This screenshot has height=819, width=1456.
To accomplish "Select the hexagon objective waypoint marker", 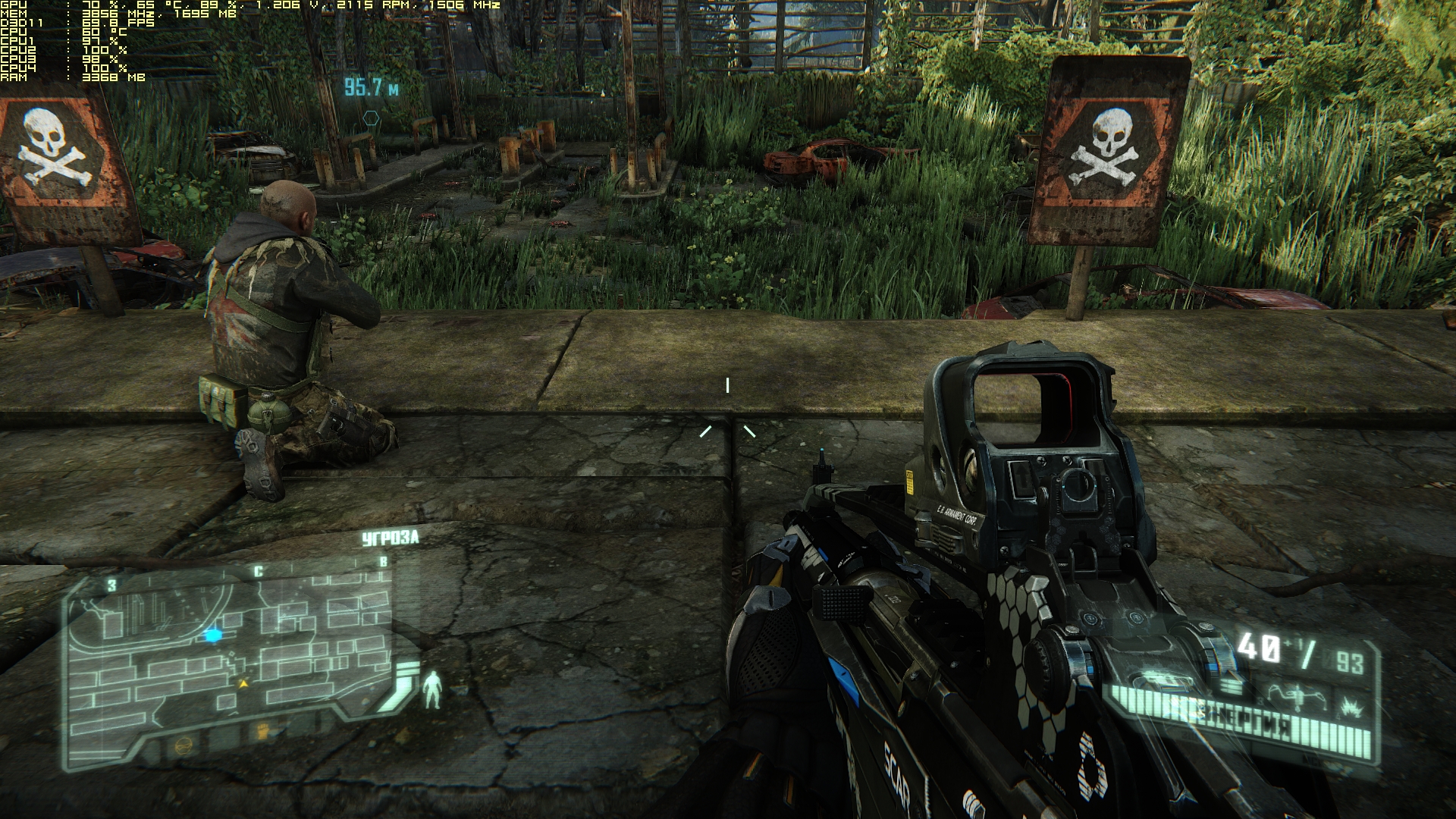I will pos(371,118).
